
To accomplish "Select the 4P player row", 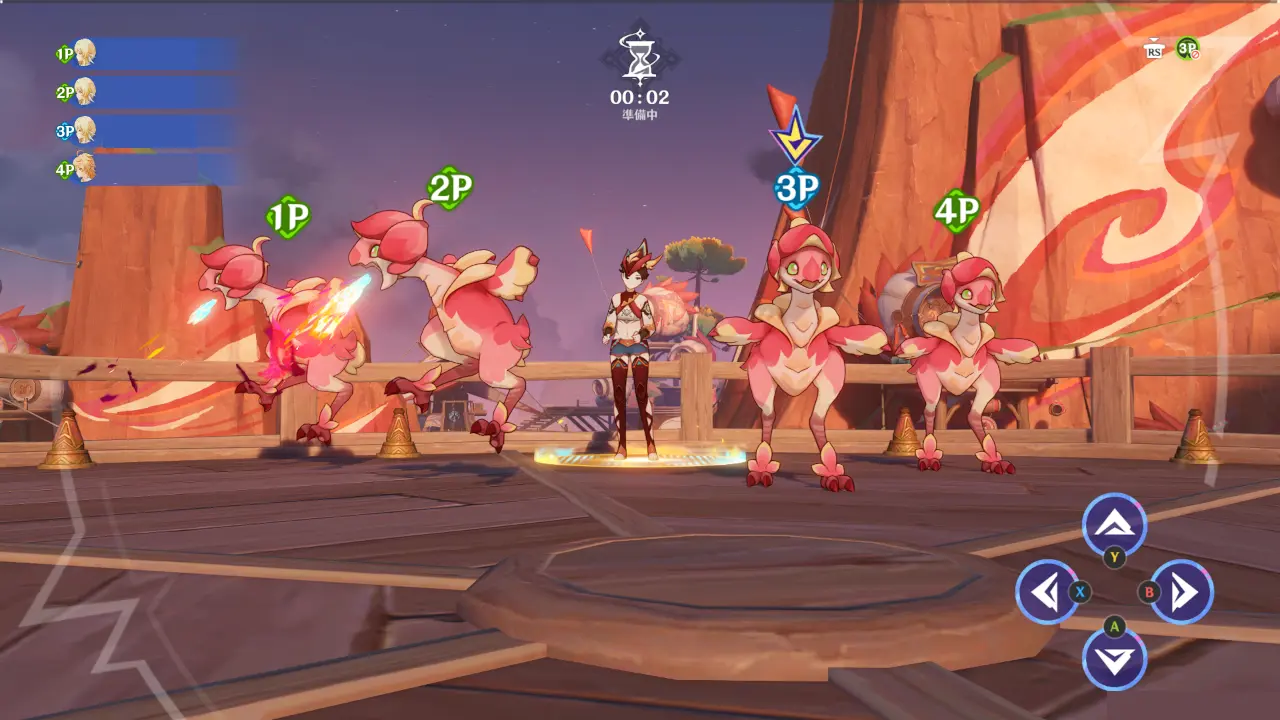I will (x=146, y=170).
